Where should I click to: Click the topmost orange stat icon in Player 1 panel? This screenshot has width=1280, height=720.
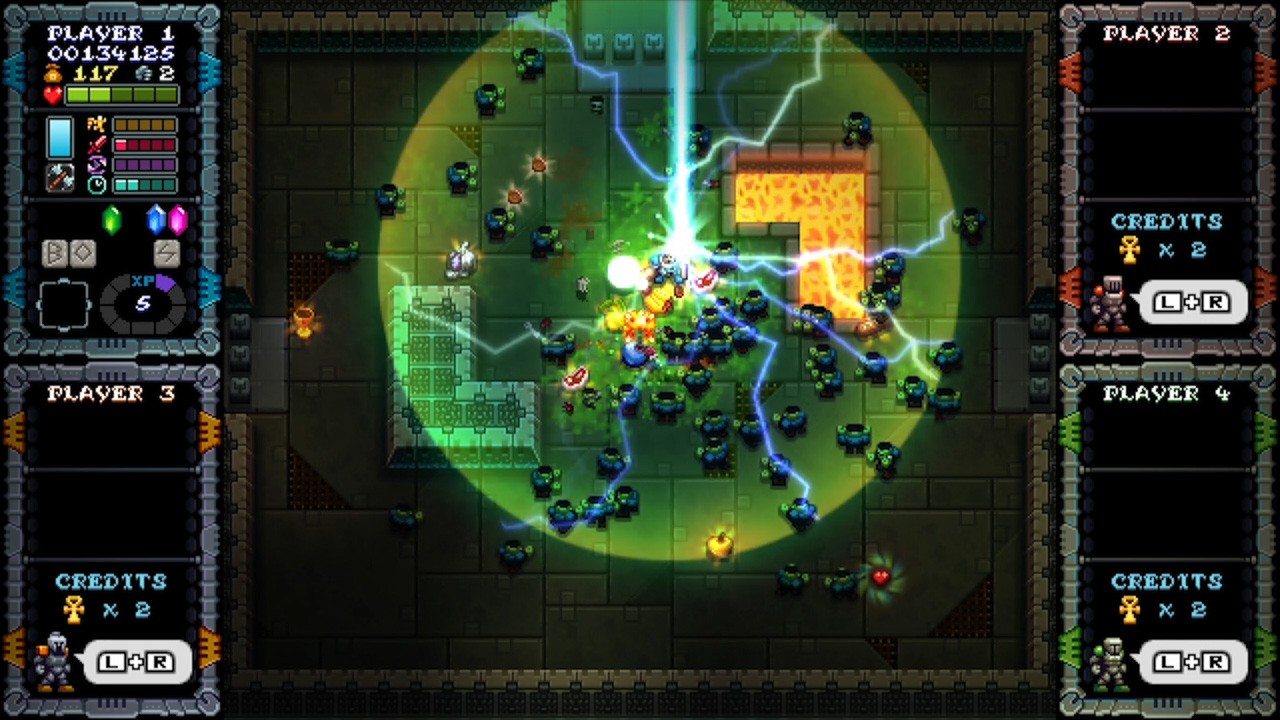(x=97, y=124)
